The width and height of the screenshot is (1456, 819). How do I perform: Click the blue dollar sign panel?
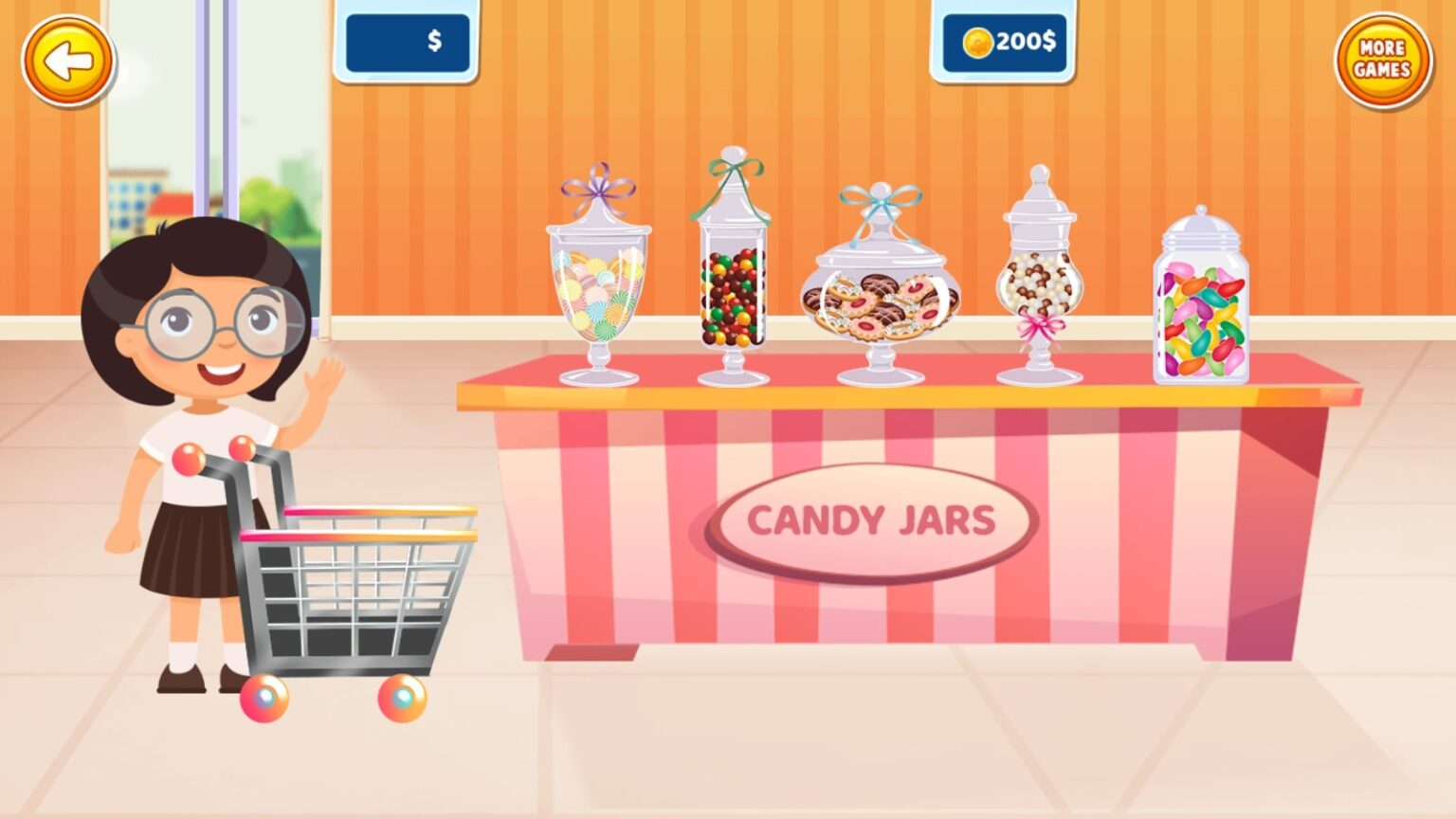click(409, 42)
